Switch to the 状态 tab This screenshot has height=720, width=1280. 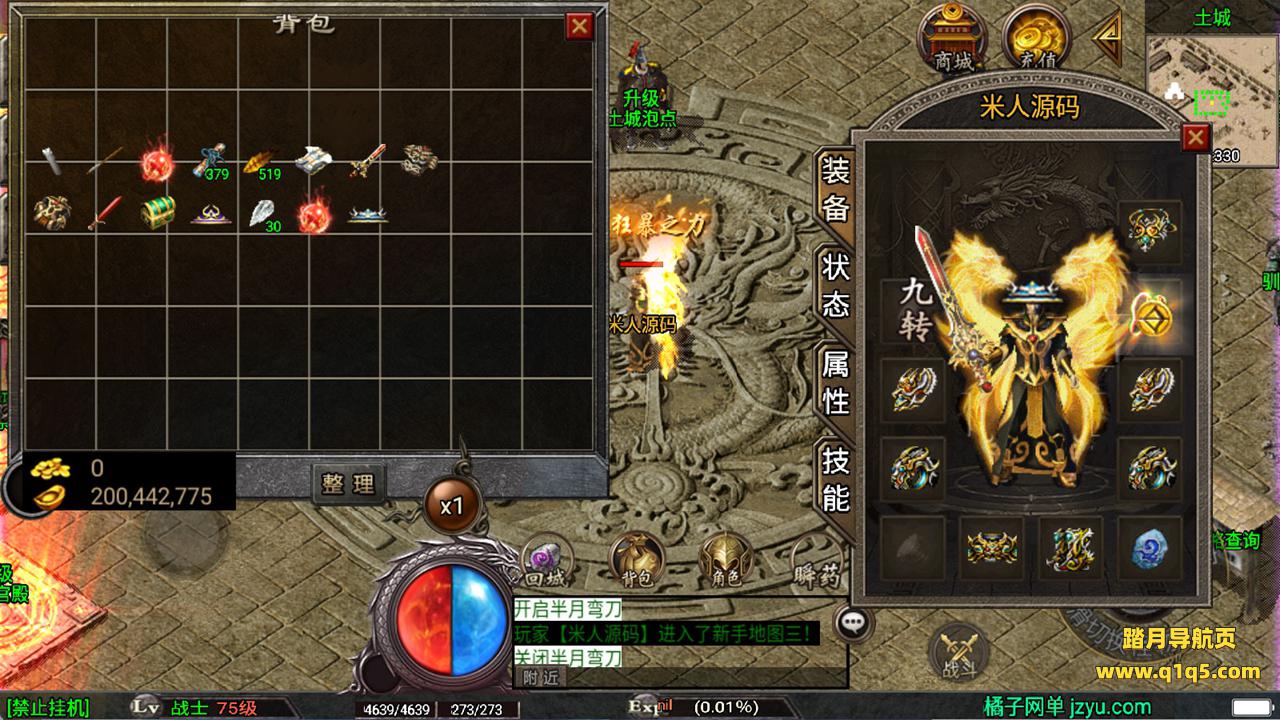(835, 285)
